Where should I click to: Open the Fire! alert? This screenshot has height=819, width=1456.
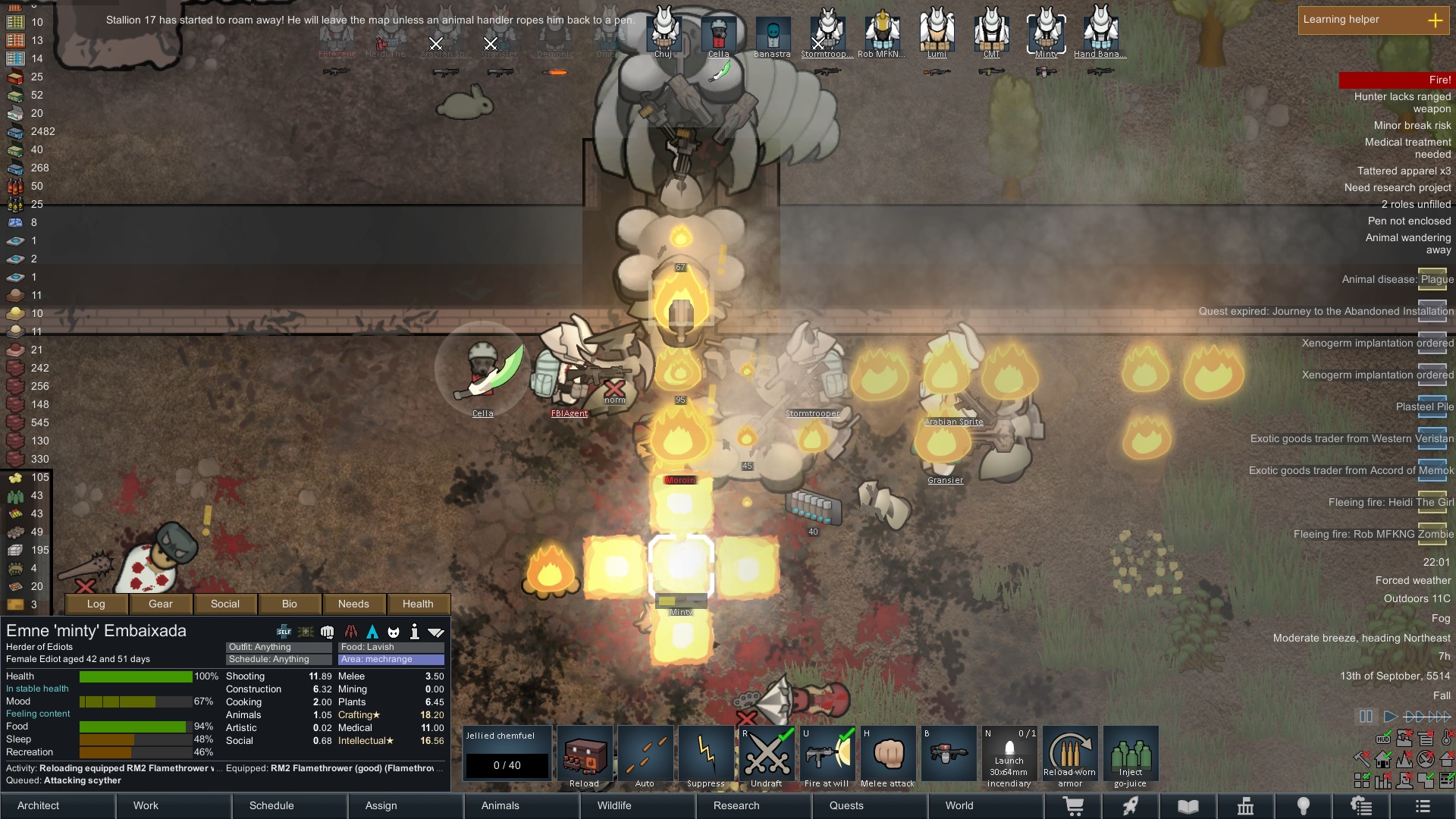click(x=1395, y=80)
